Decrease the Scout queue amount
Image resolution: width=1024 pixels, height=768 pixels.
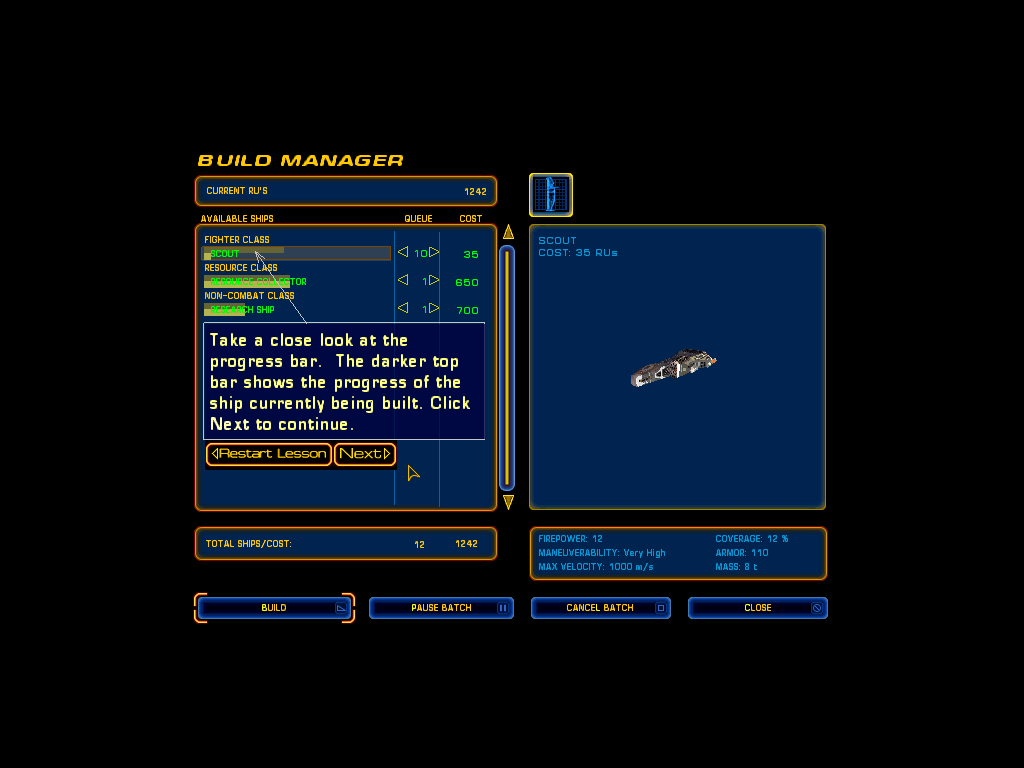403,253
